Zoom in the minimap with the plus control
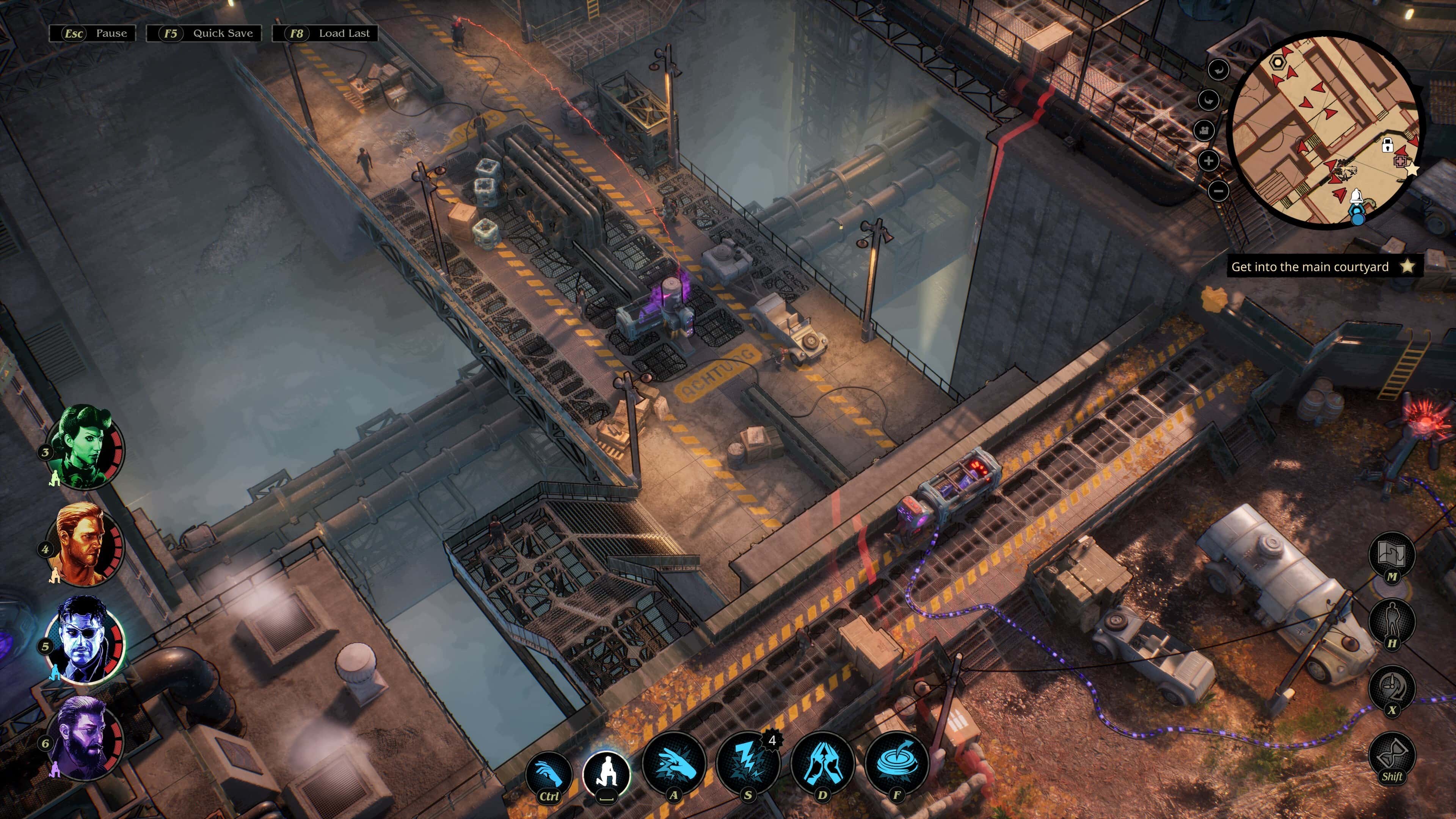The height and width of the screenshot is (819, 1456). click(1209, 161)
